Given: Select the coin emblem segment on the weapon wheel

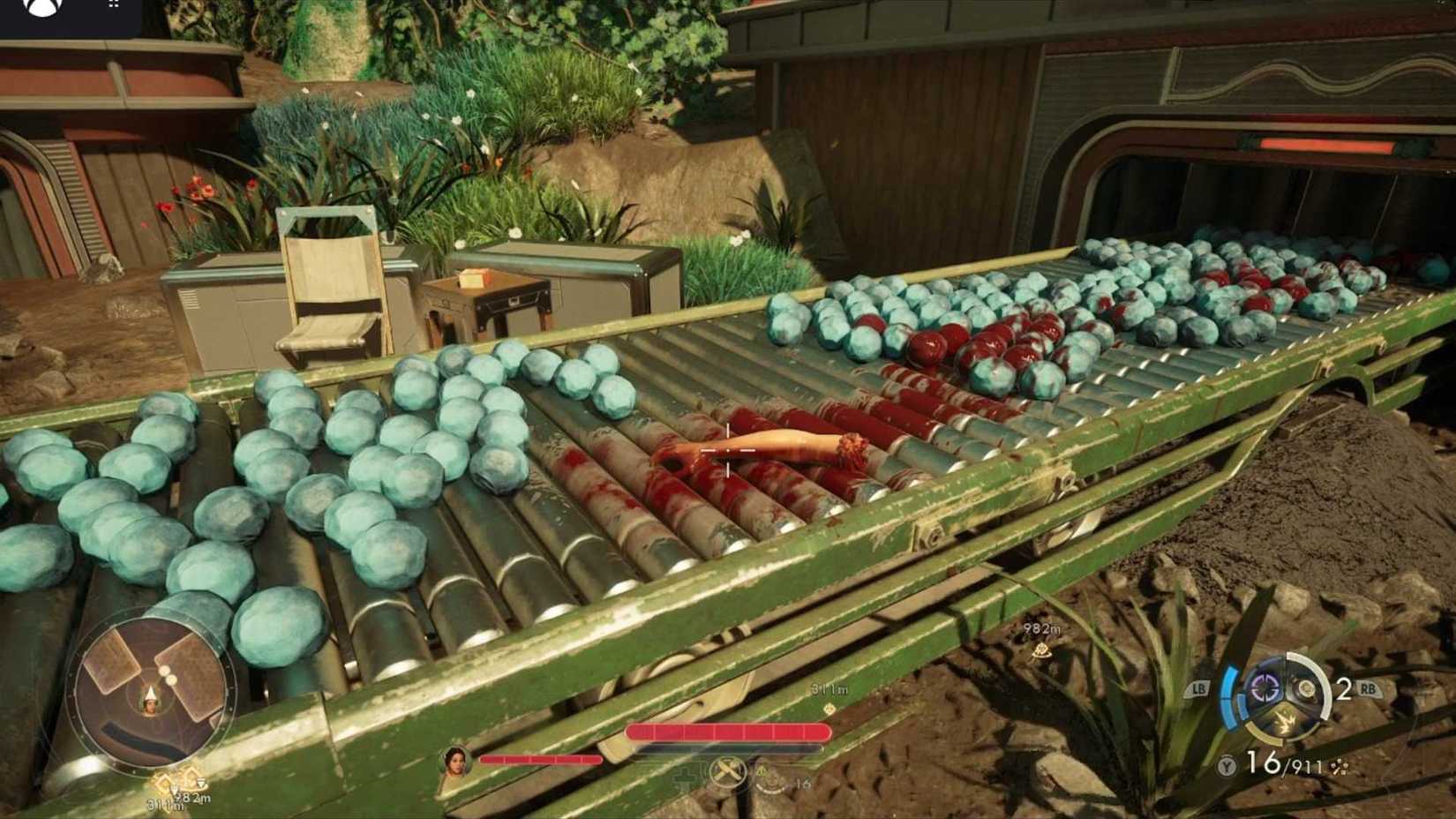Looking at the screenshot, I should (x=1305, y=688).
